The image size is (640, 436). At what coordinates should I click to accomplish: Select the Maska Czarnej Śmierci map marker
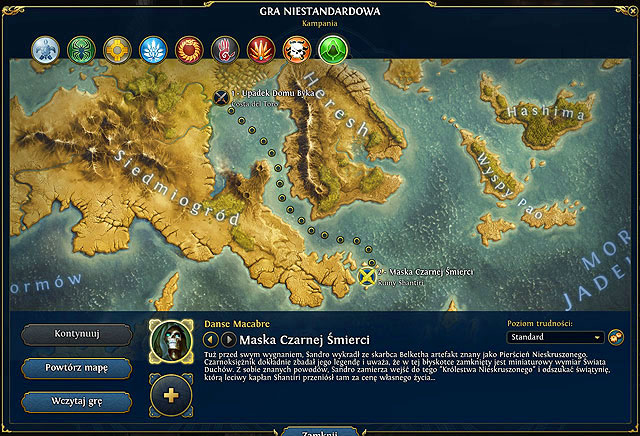coord(368,275)
